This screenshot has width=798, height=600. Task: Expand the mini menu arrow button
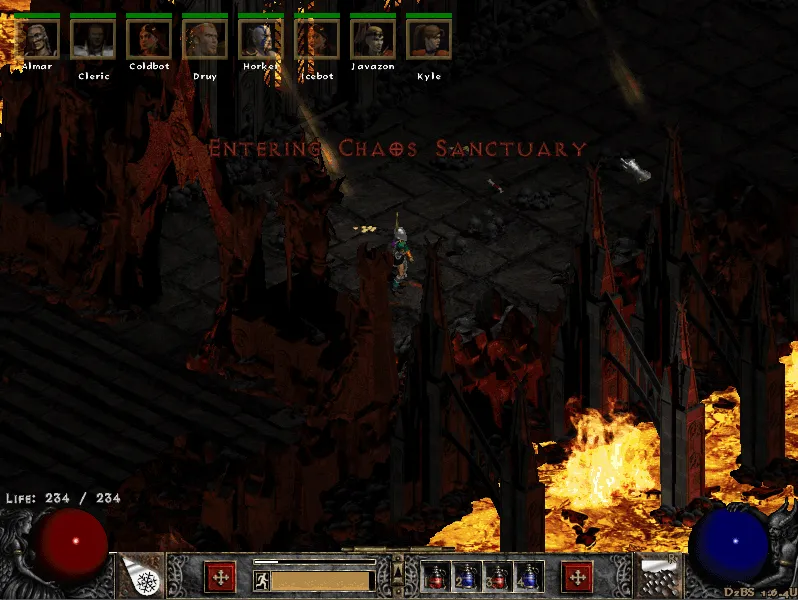(x=398, y=572)
